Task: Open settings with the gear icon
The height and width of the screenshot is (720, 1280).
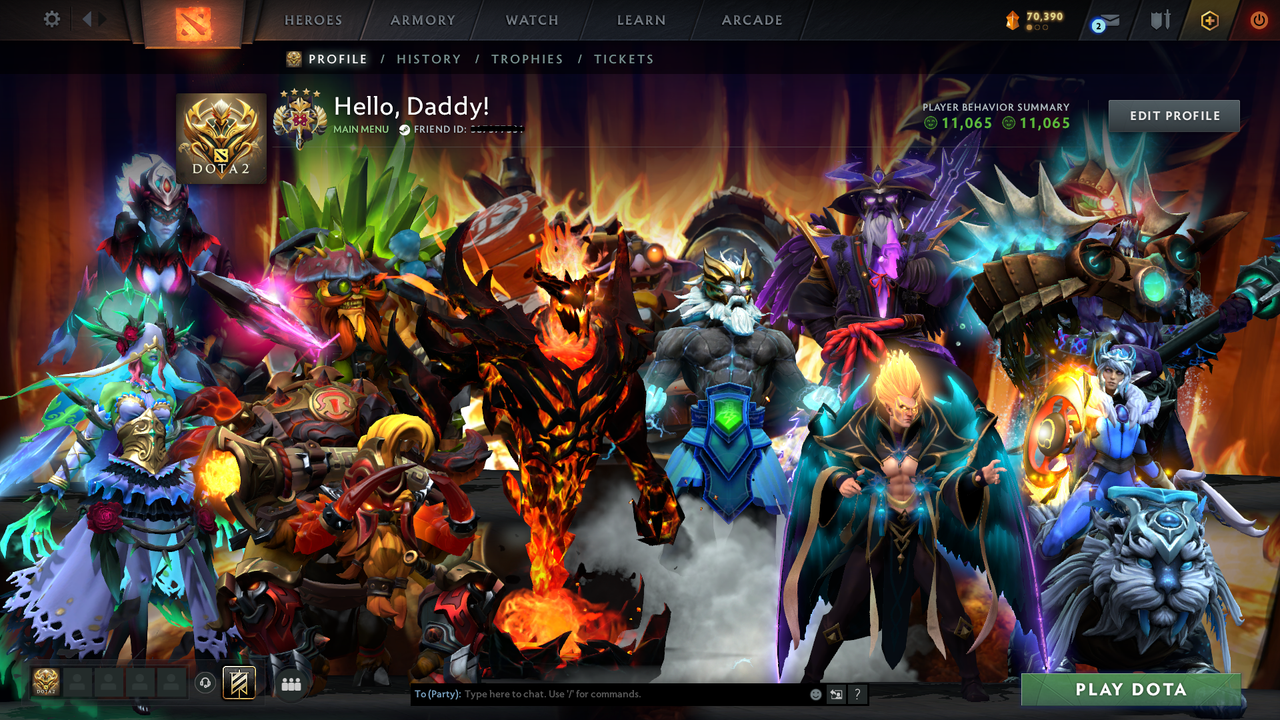Action: coord(52,19)
